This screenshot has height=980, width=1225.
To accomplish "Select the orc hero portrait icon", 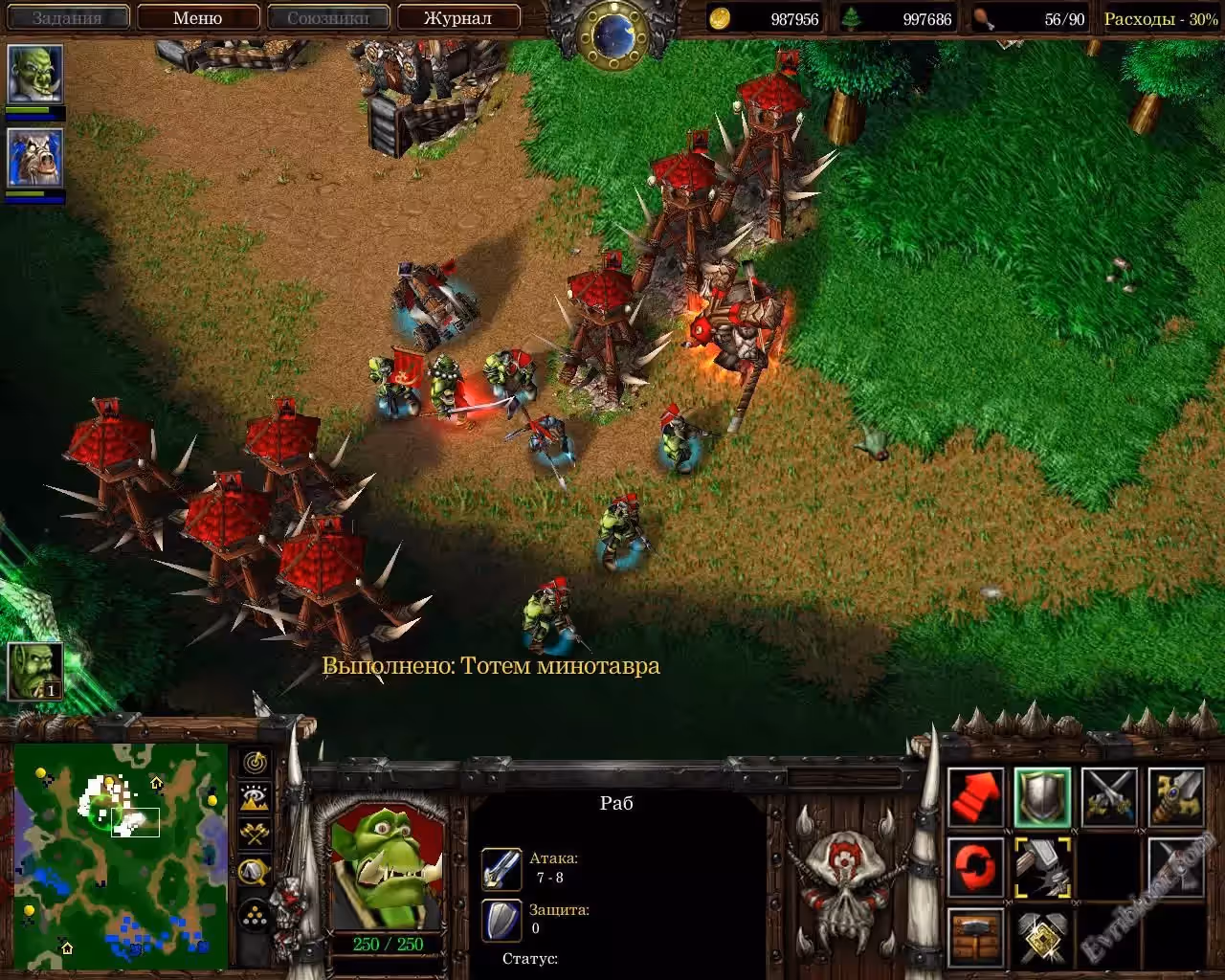I will coord(35,75).
